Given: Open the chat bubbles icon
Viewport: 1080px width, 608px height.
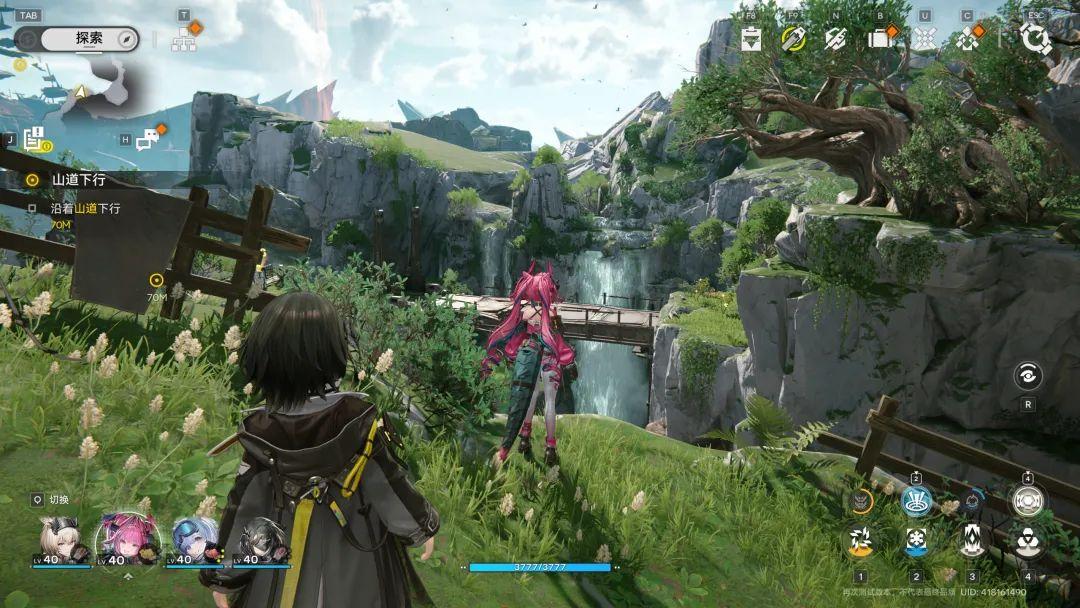Looking at the screenshot, I should [148, 141].
